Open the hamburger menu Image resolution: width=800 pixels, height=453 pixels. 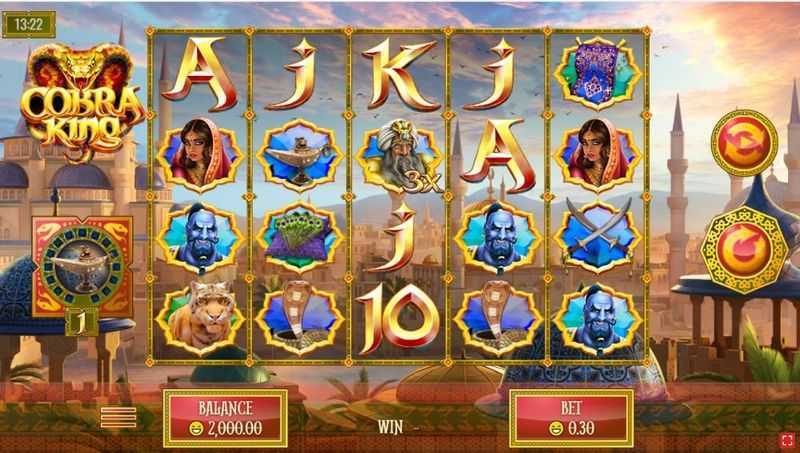pos(119,417)
